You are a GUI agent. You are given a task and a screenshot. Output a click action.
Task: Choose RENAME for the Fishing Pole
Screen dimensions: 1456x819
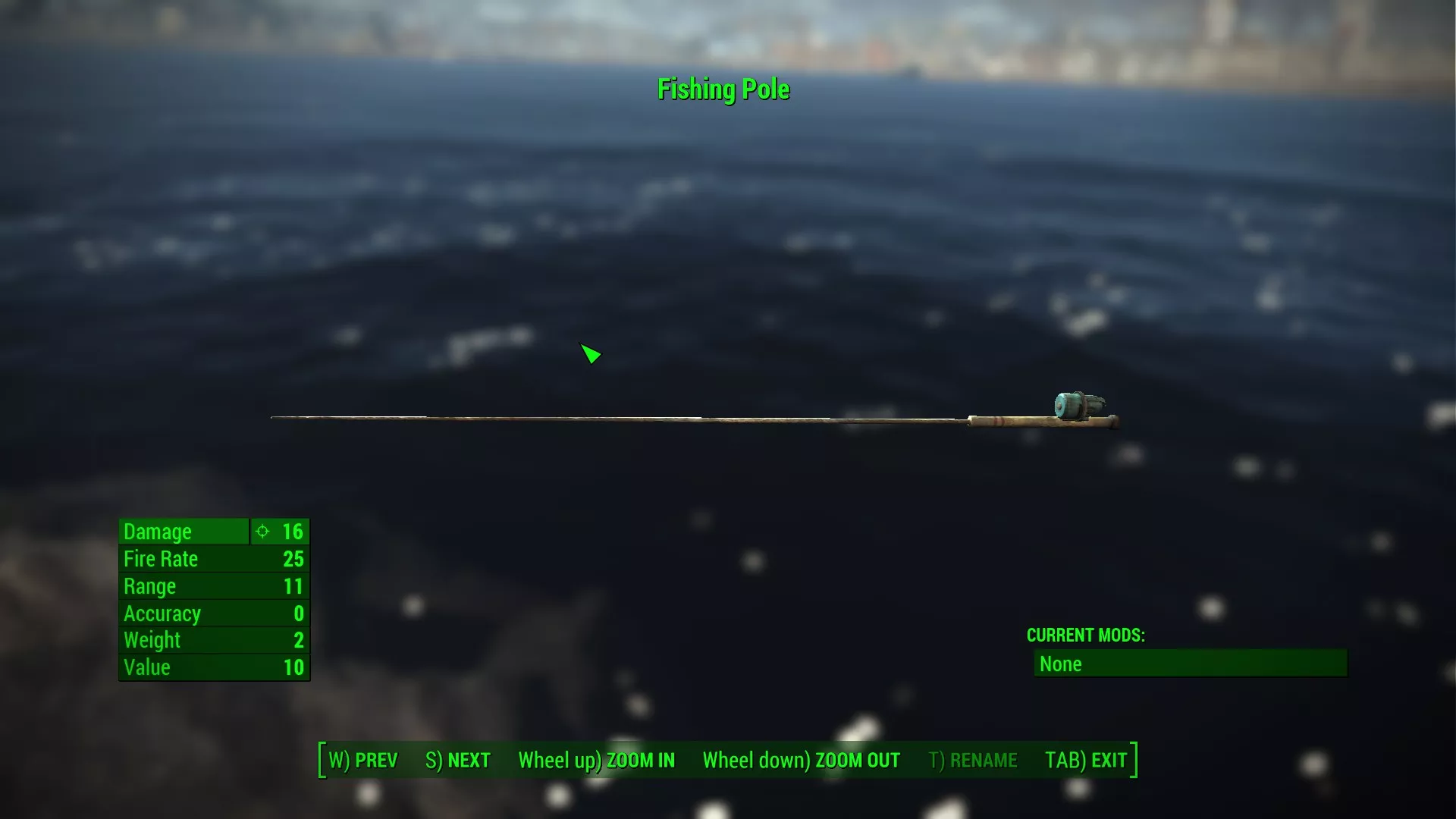click(973, 760)
